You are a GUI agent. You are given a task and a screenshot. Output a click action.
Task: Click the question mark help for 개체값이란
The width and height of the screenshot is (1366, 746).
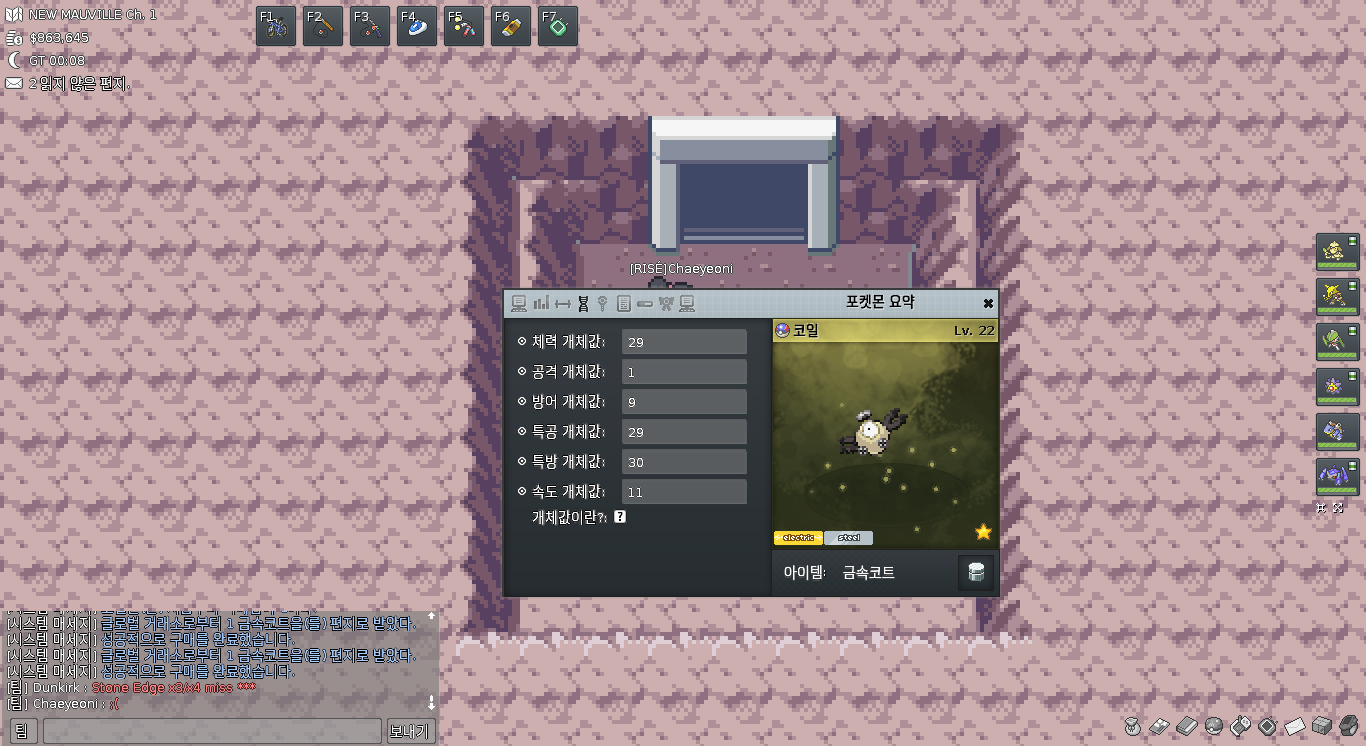[620, 517]
